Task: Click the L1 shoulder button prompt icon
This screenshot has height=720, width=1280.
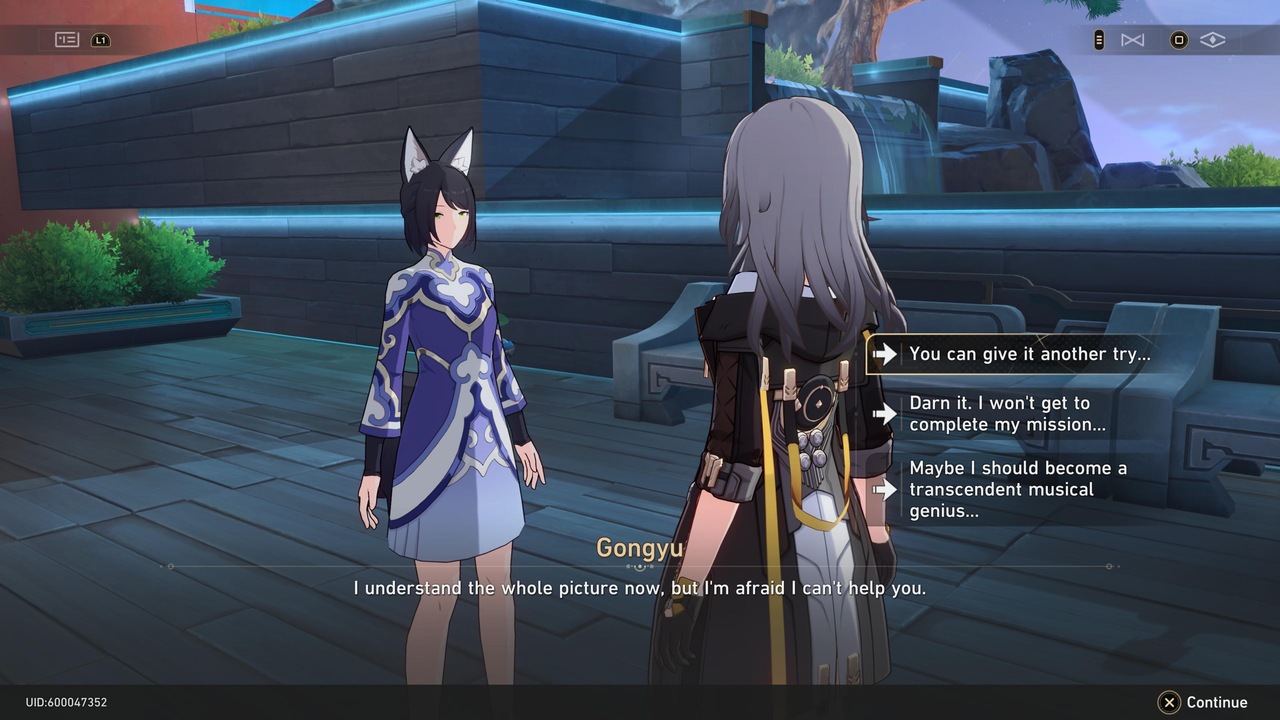Action: tap(100, 40)
